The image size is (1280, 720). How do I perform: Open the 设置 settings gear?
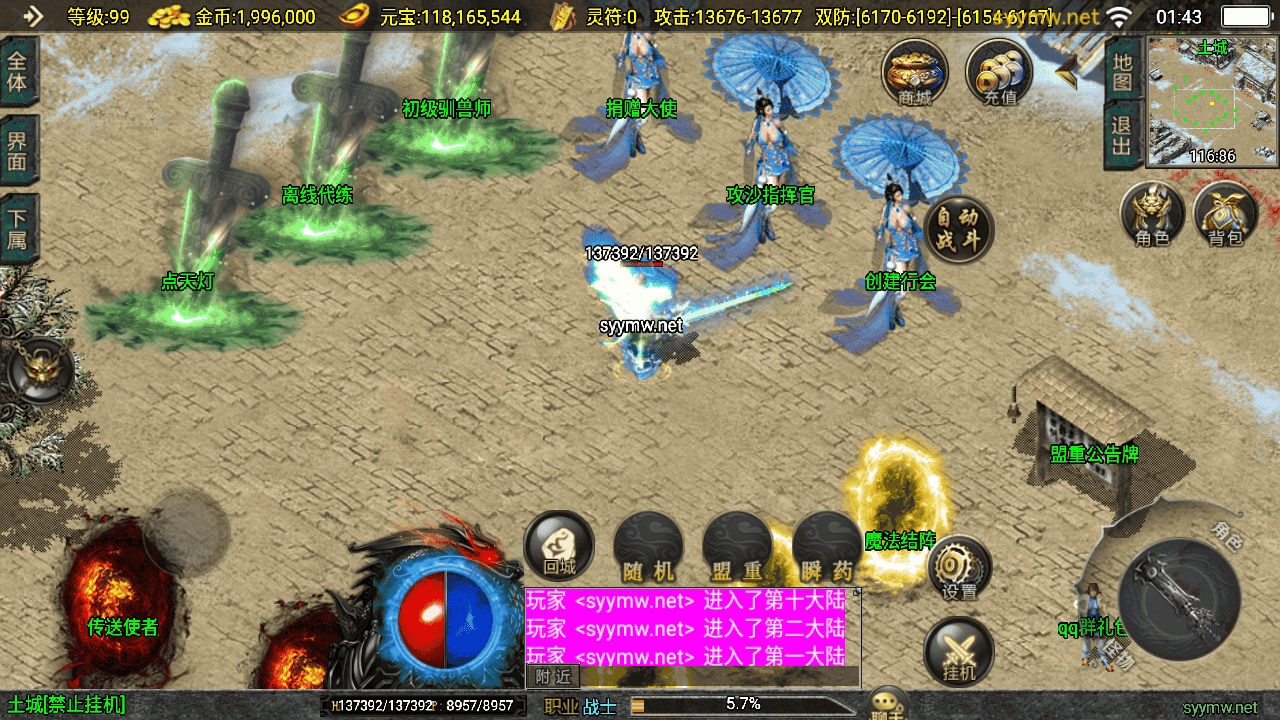click(x=959, y=568)
